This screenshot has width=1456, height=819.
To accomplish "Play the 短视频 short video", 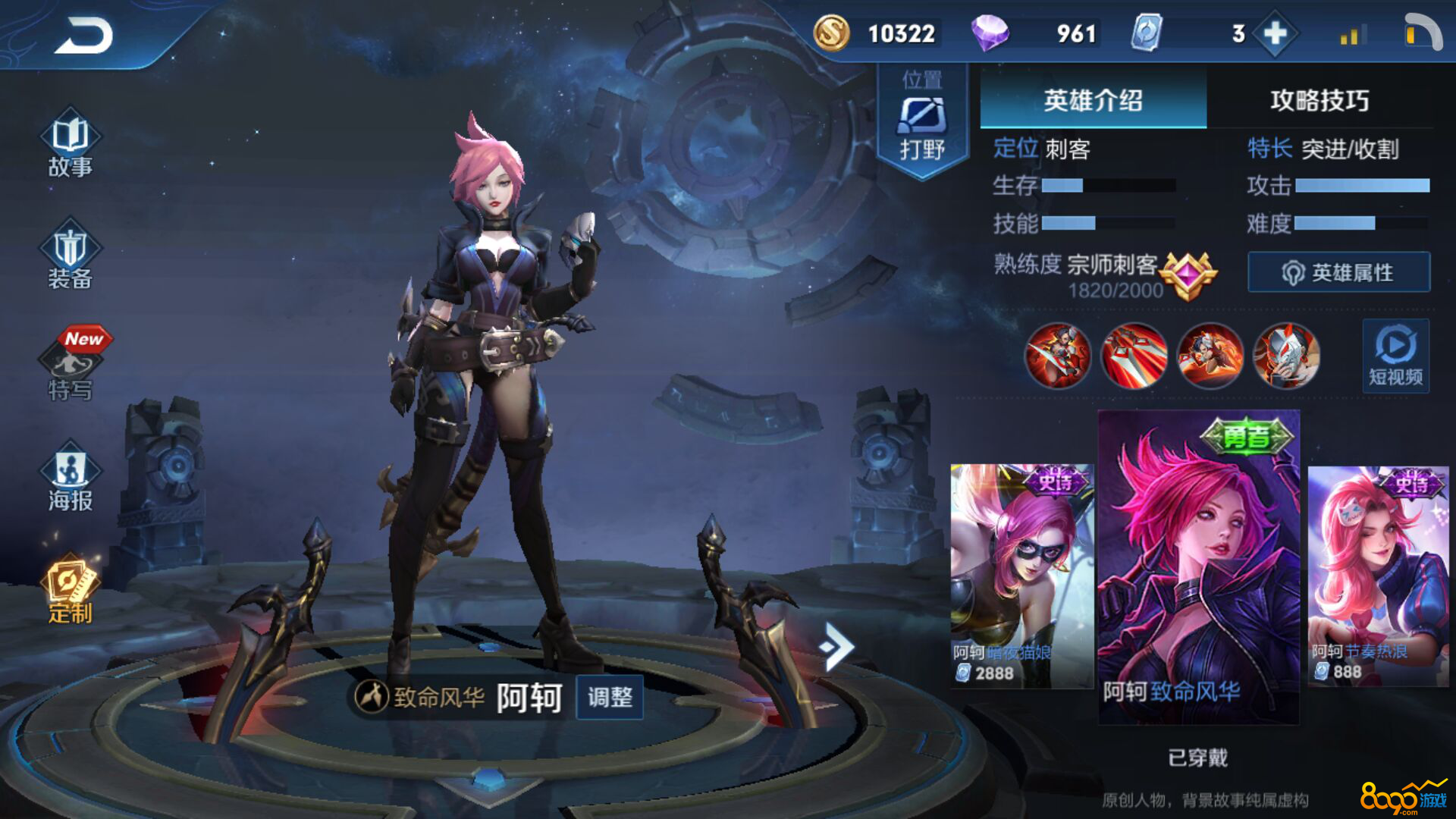I will coord(1395,356).
